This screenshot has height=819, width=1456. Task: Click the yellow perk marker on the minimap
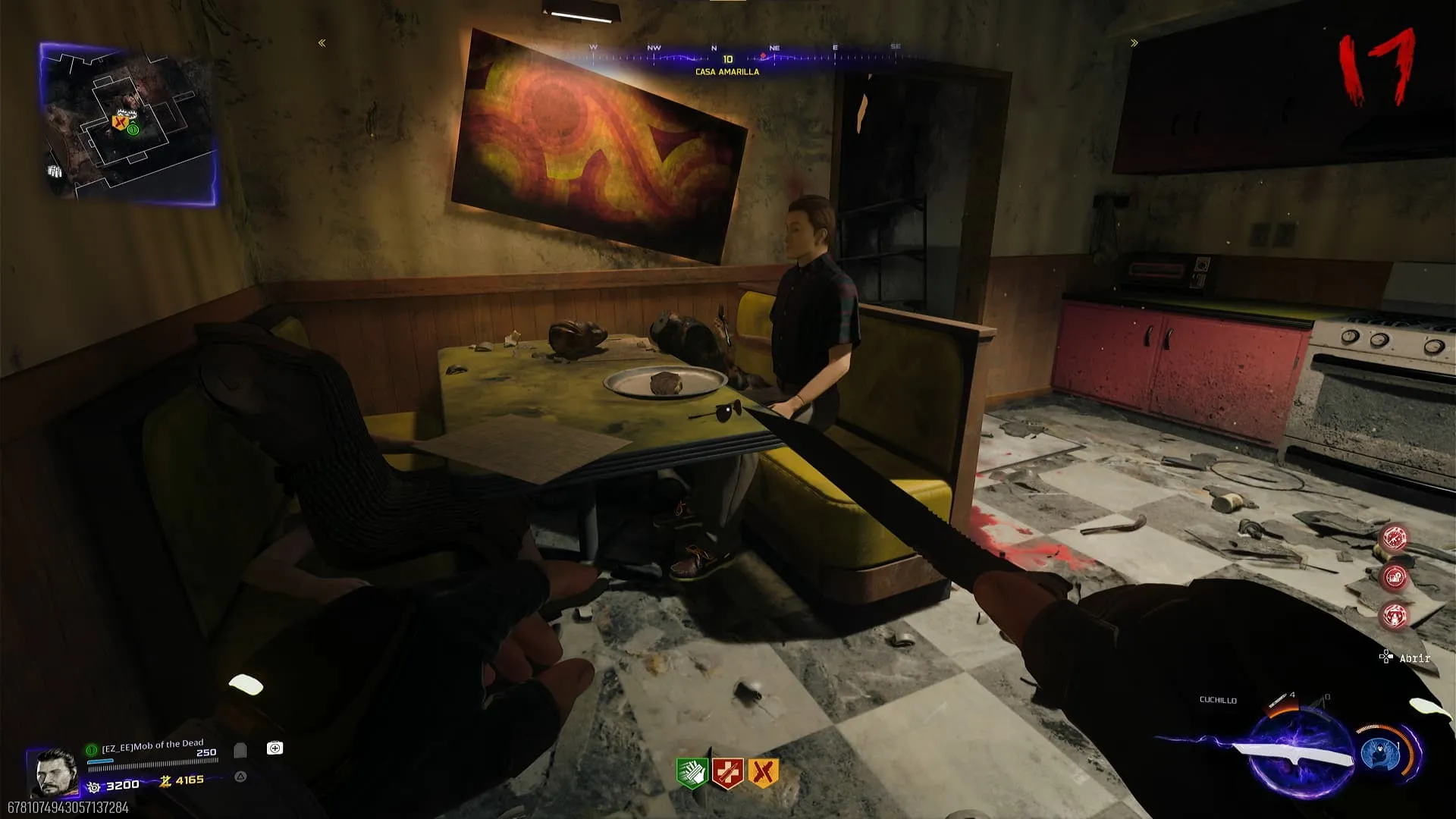(119, 122)
